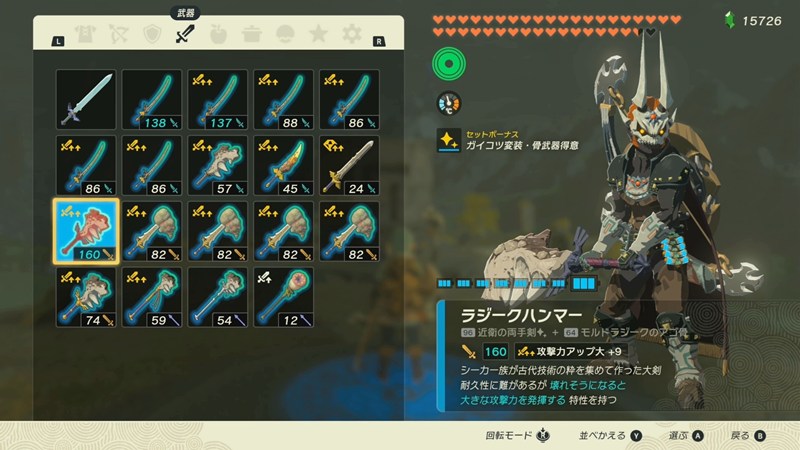The height and width of the screenshot is (450, 800).
Task: Open the gear system tab
Action: [350, 36]
